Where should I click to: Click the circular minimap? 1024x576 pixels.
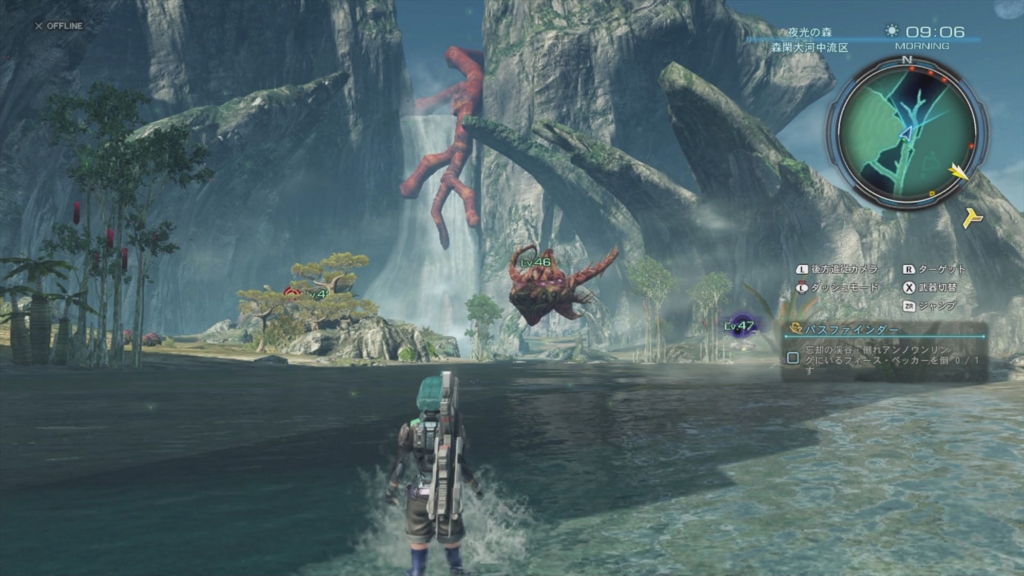pos(906,129)
